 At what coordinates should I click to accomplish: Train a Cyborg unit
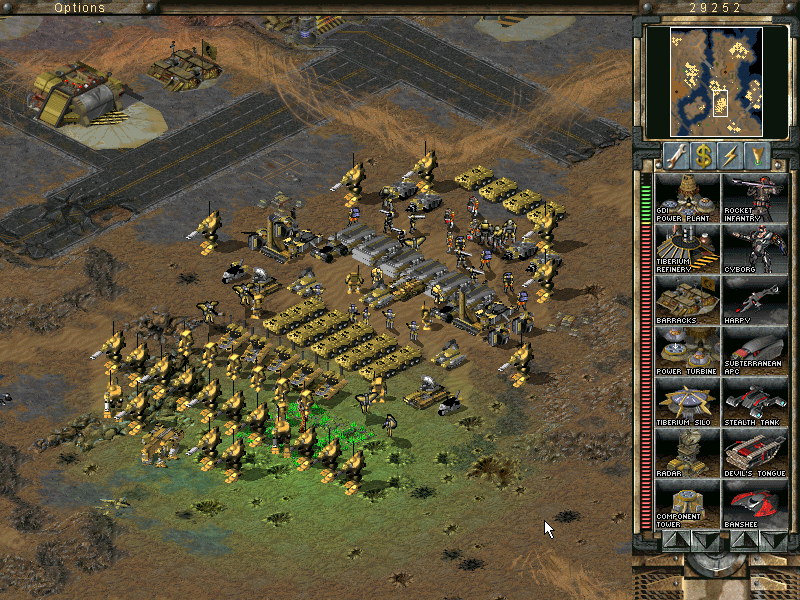click(754, 248)
